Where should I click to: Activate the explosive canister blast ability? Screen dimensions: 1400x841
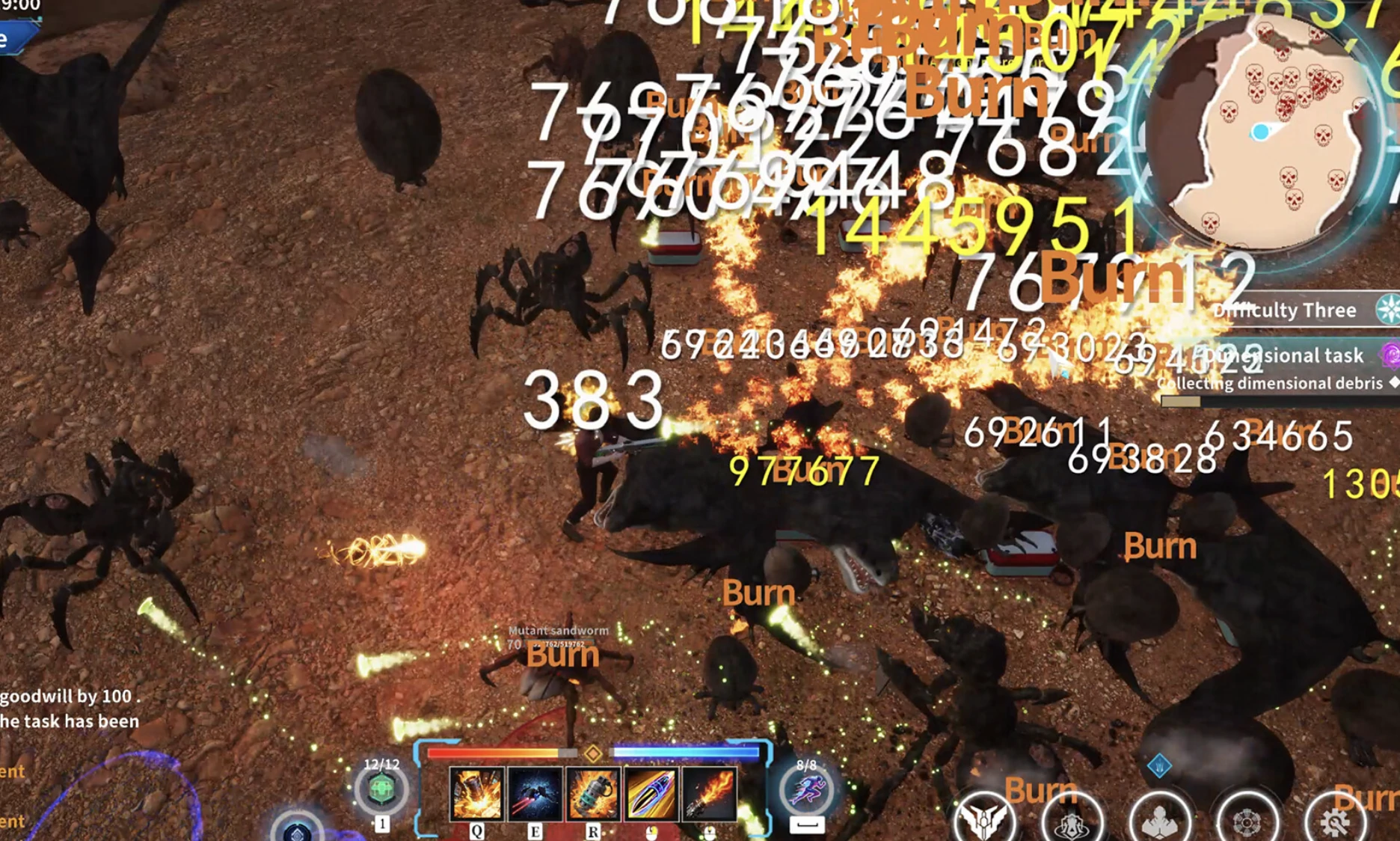[476, 794]
